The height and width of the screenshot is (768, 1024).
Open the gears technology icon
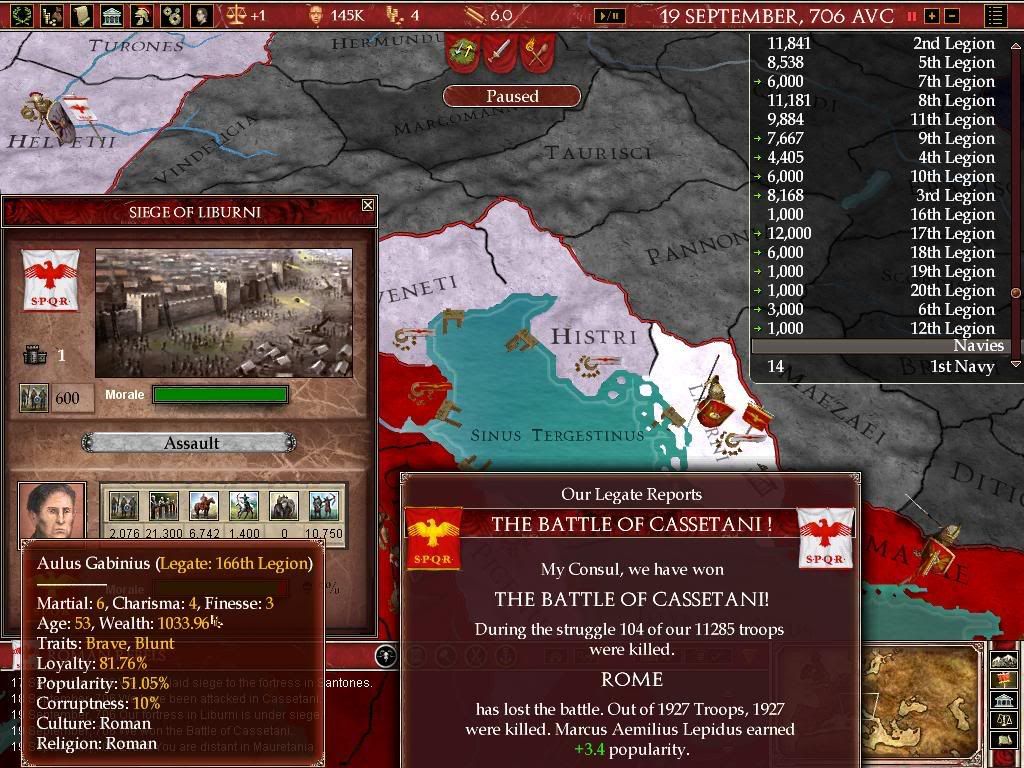point(171,15)
